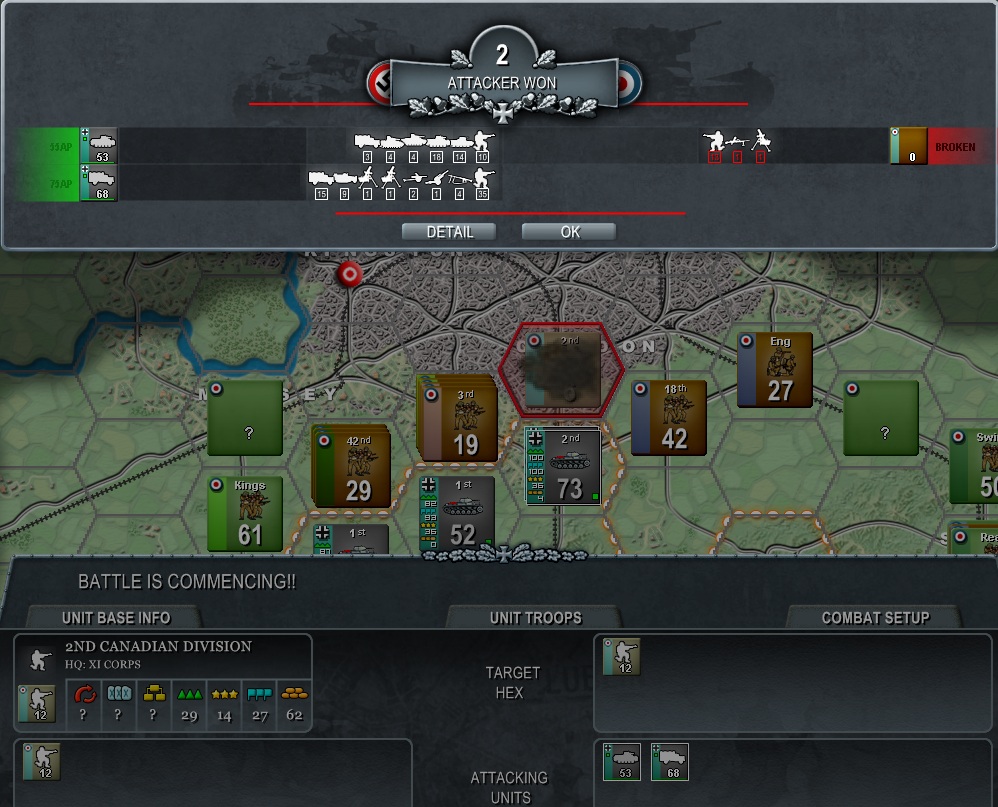Open the Unit Troops tab

(x=535, y=617)
